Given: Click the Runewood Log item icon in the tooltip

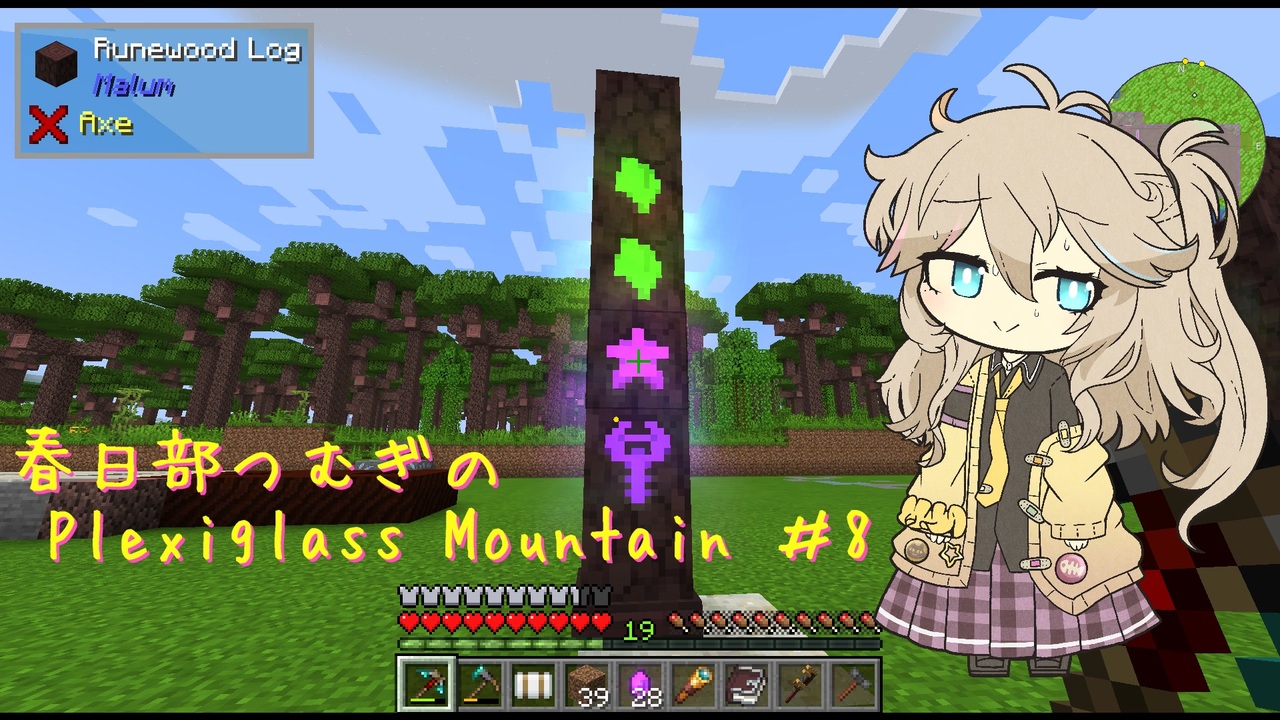Looking at the screenshot, I should (55, 61).
